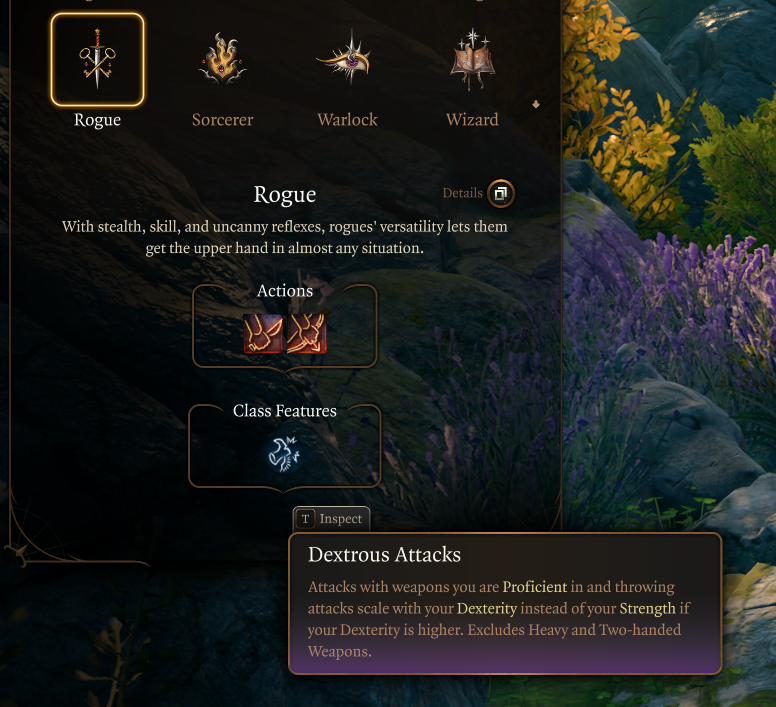Image resolution: width=776 pixels, height=707 pixels.
Task: Choose the Sorcerer class
Action: [x=222, y=60]
